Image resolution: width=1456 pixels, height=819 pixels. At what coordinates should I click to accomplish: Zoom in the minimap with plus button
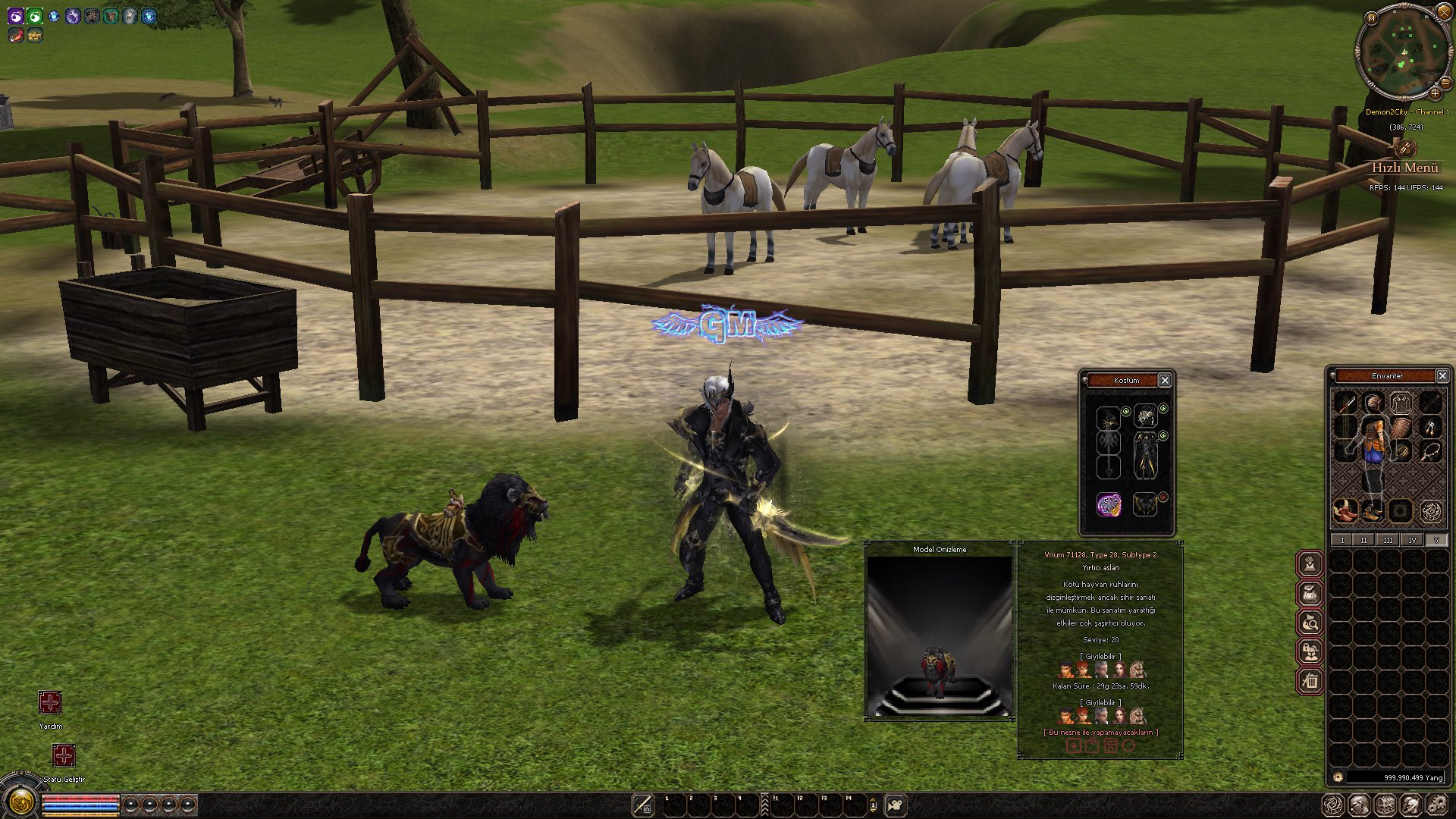[x=1435, y=93]
